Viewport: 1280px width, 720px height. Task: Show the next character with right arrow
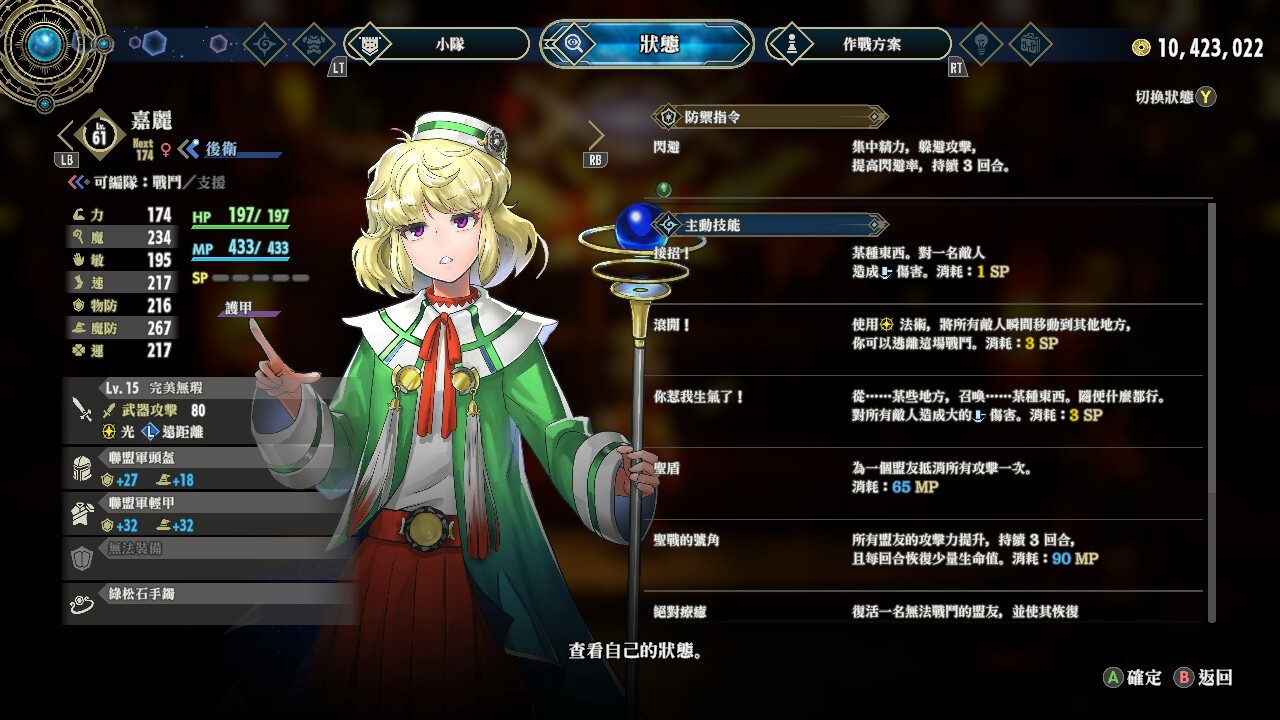tap(596, 136)
